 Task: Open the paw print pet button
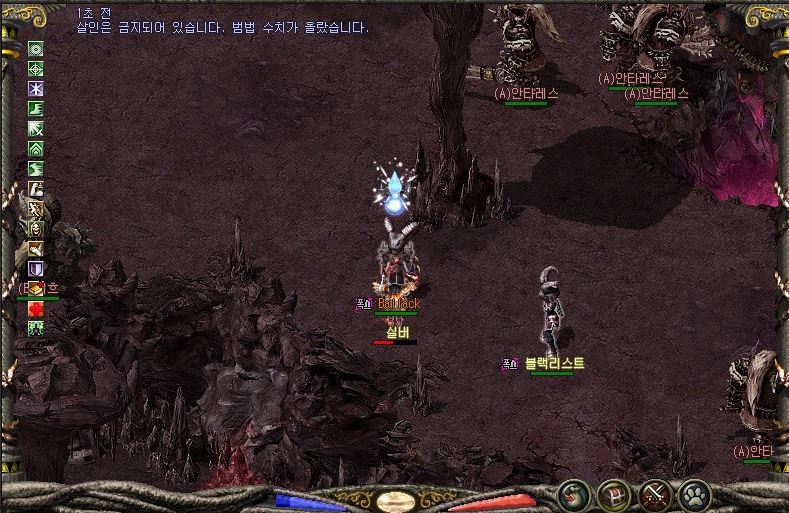(x=694, y=494)
